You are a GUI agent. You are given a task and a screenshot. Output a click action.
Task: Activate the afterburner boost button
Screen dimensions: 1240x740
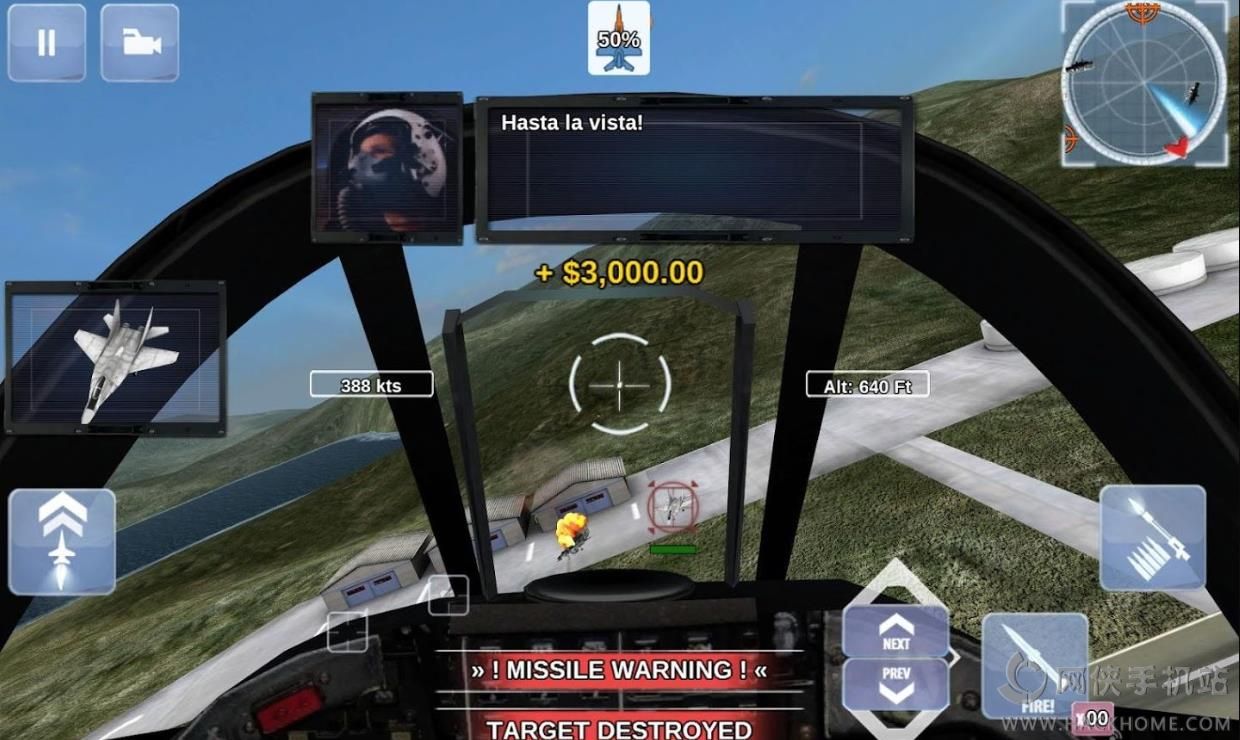click(x=62, y=542)
